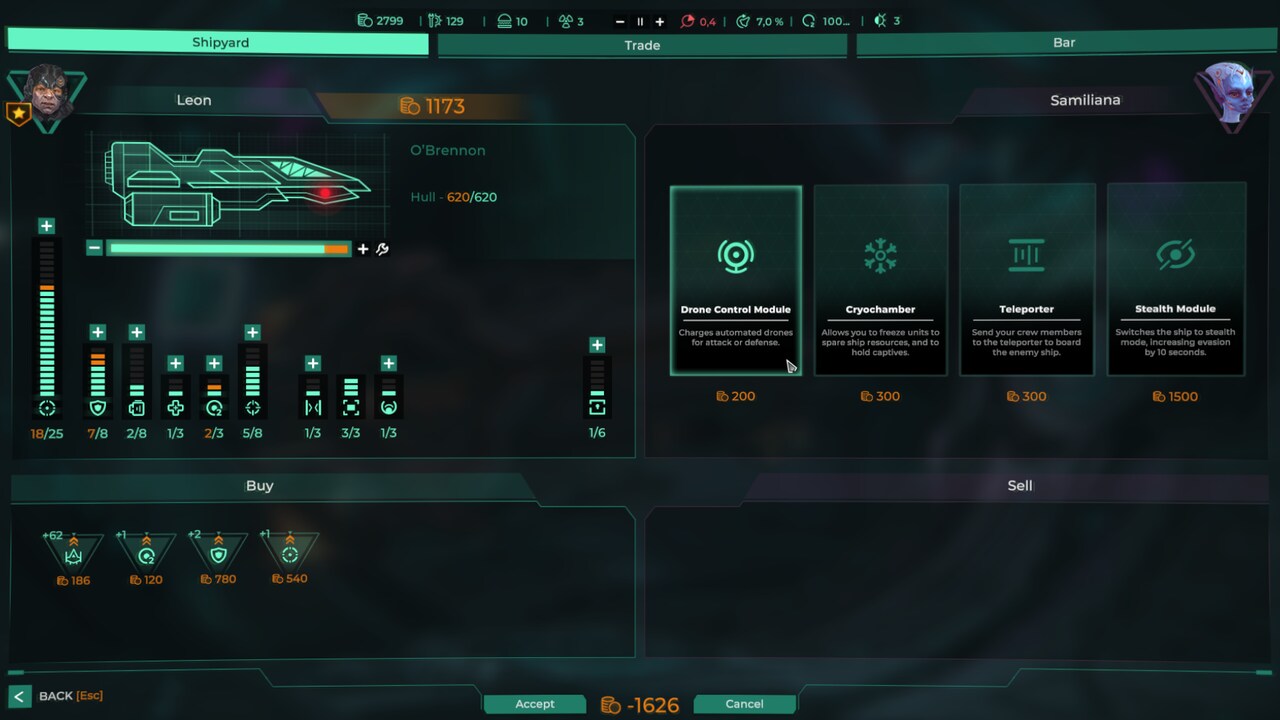The width and height of the screenshot is (1280, 720).
Task: Switch to the Trade tab
Action: tap(642, 45)
